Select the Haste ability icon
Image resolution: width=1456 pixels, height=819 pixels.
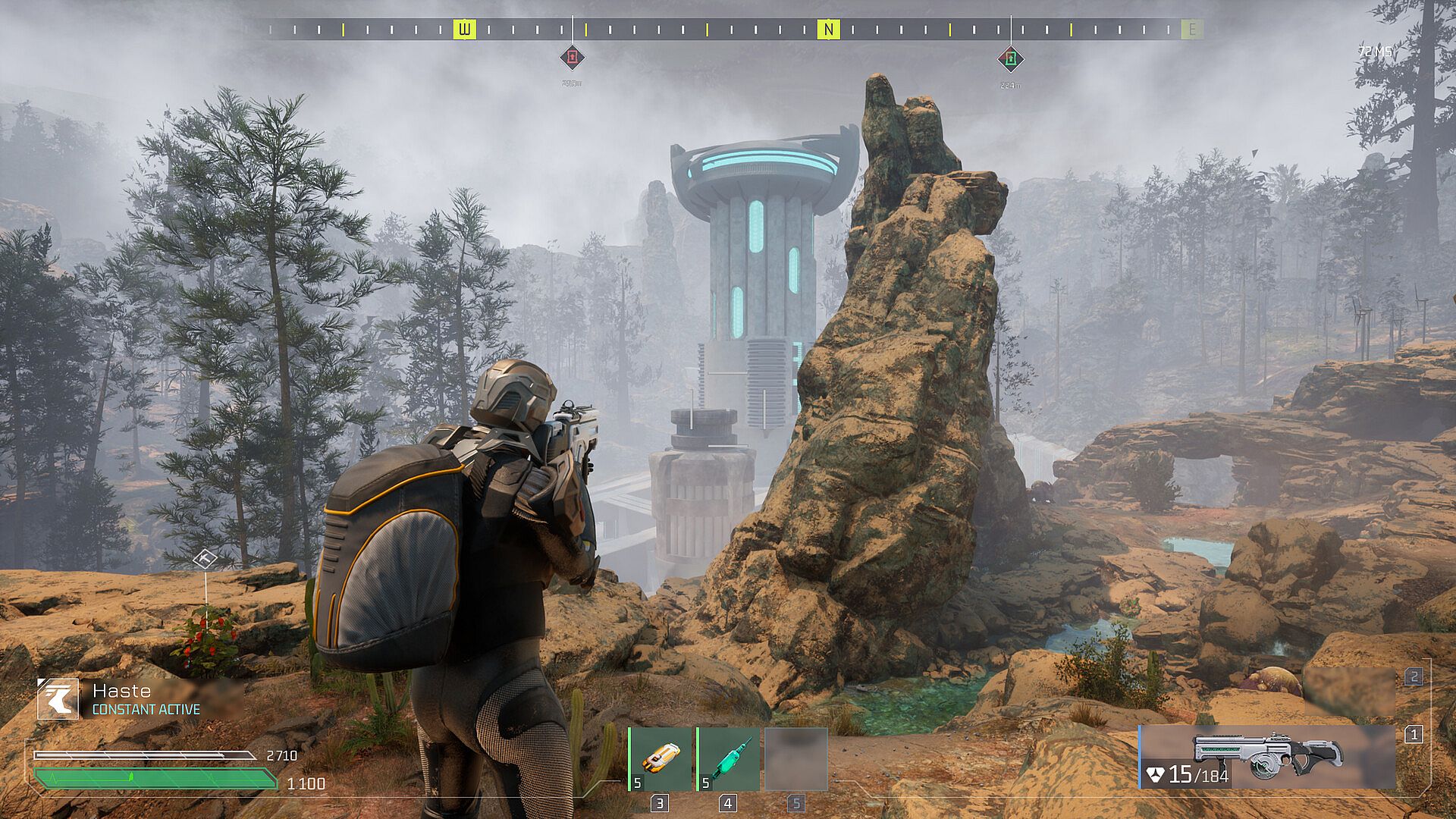click(x=58, y=698)
